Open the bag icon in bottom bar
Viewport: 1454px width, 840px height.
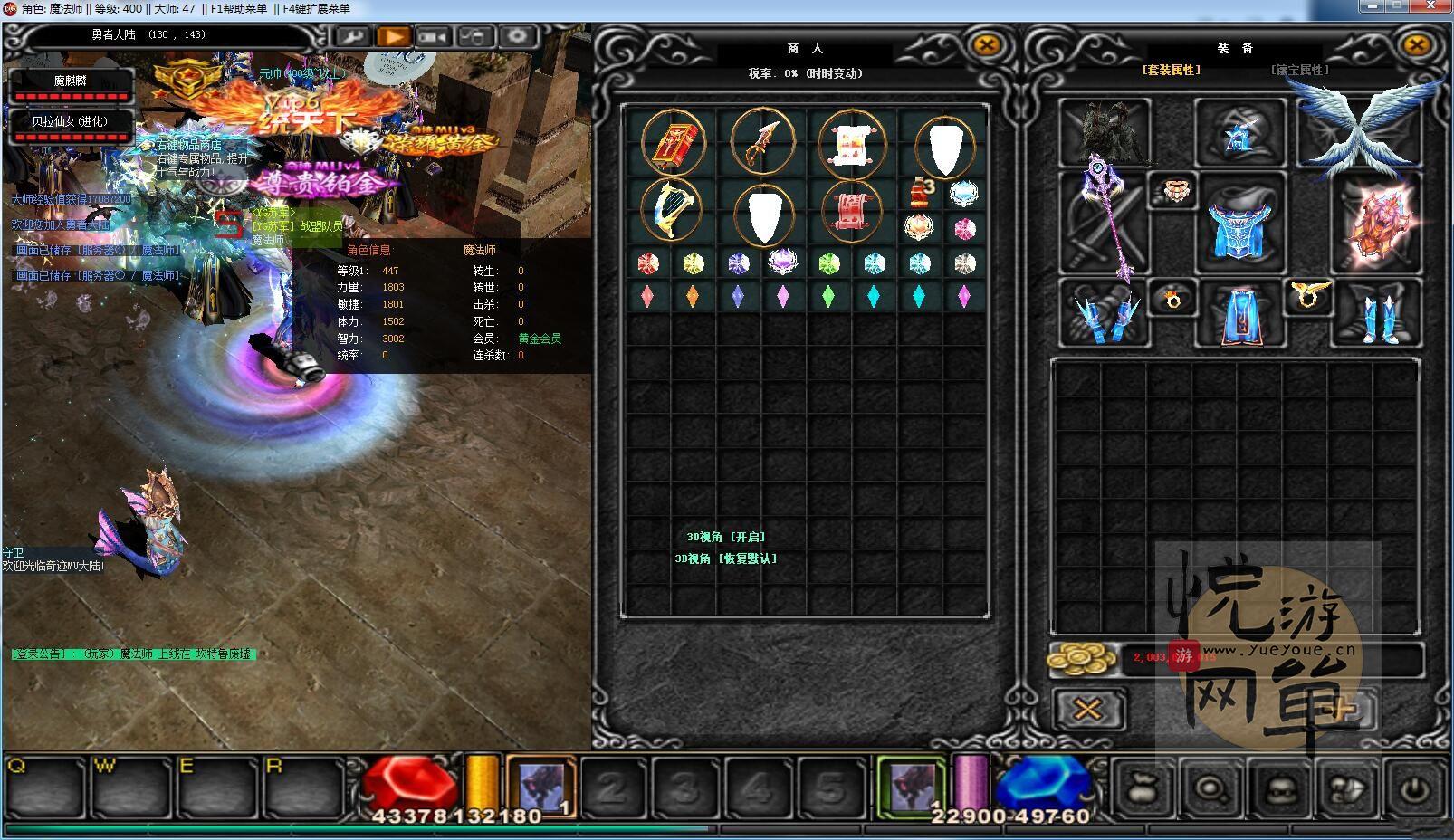pyautogui.click(x=1143, y=789)
